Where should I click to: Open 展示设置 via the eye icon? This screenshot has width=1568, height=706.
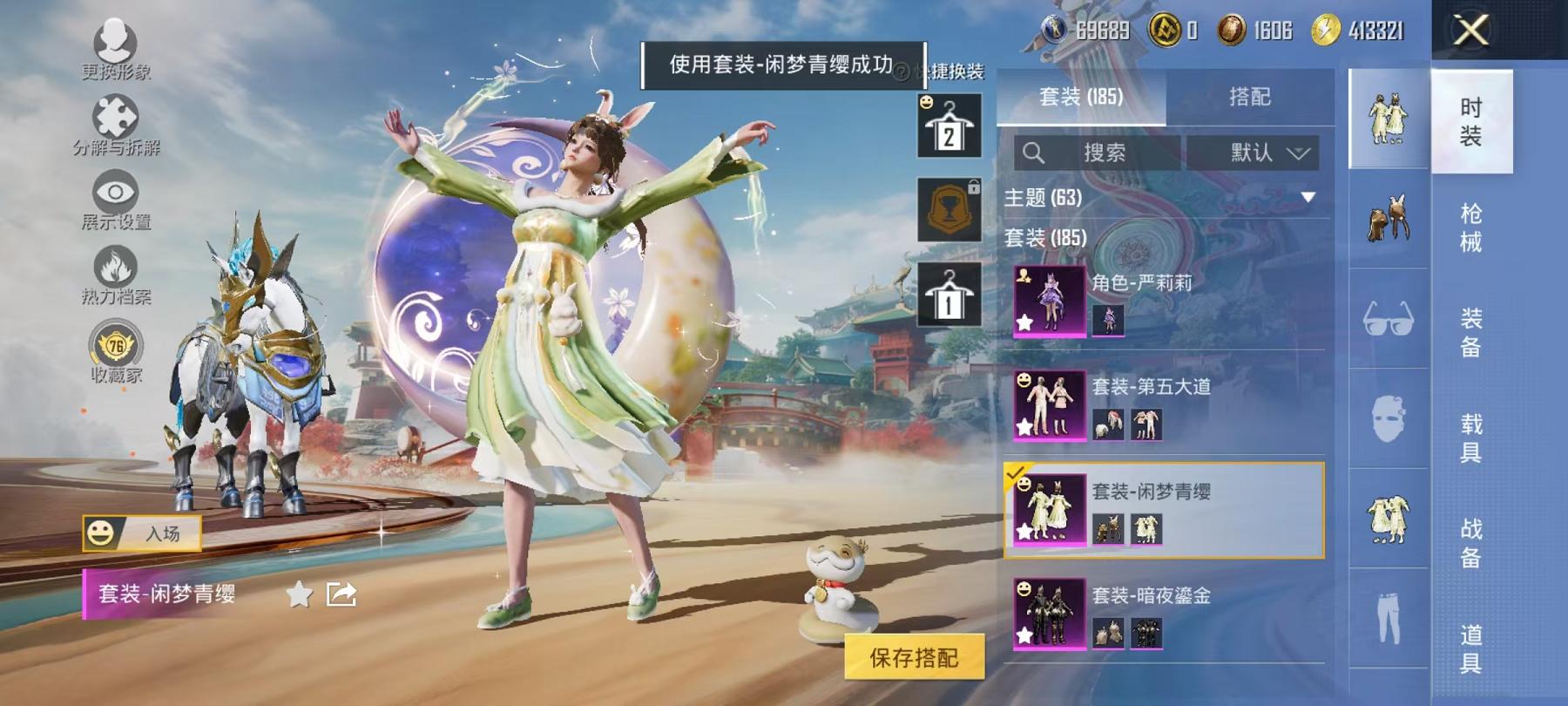pos(118,193)
